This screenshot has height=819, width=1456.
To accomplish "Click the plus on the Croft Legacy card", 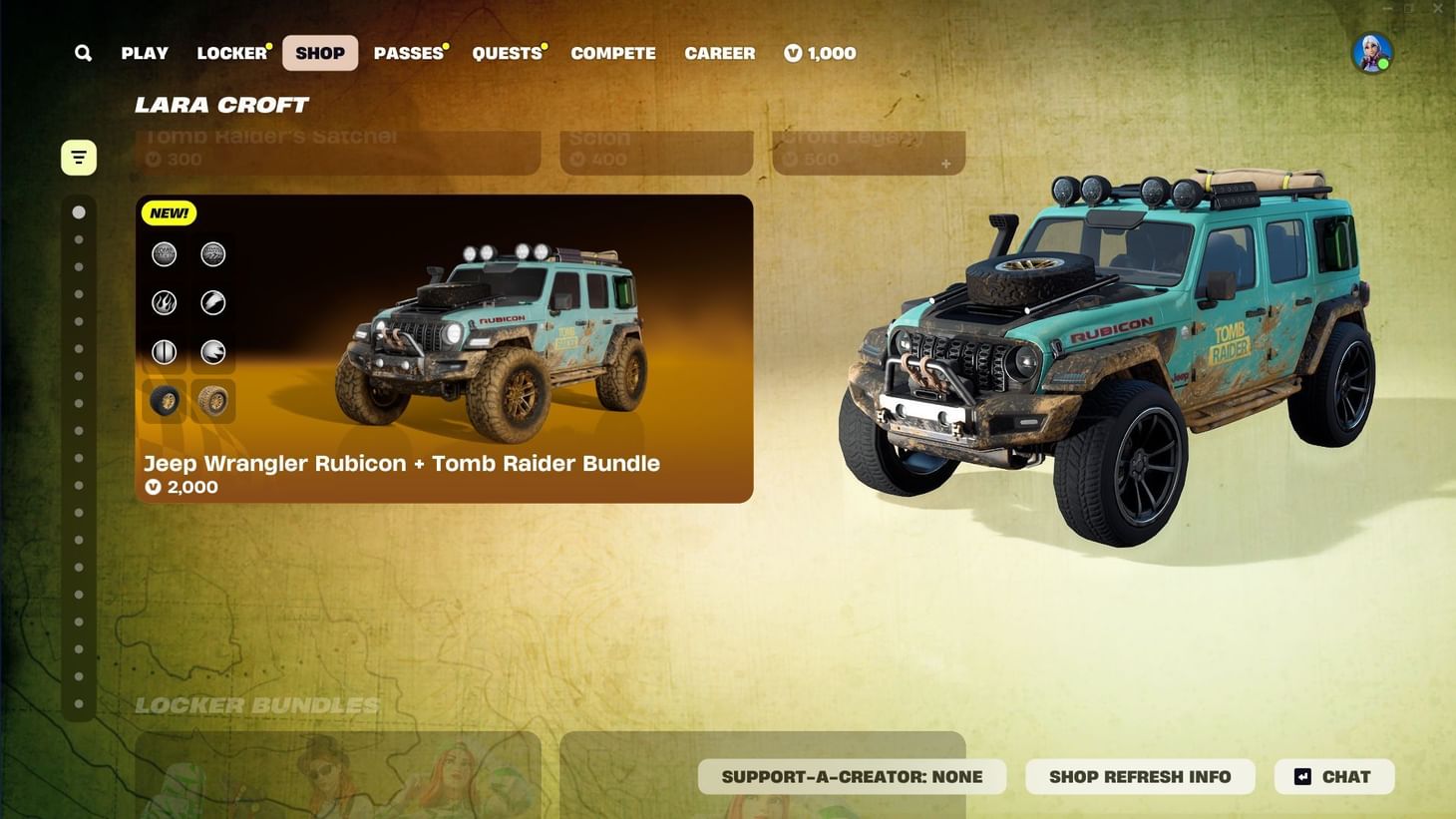I will pyautogui.click(x=944, y=164).
